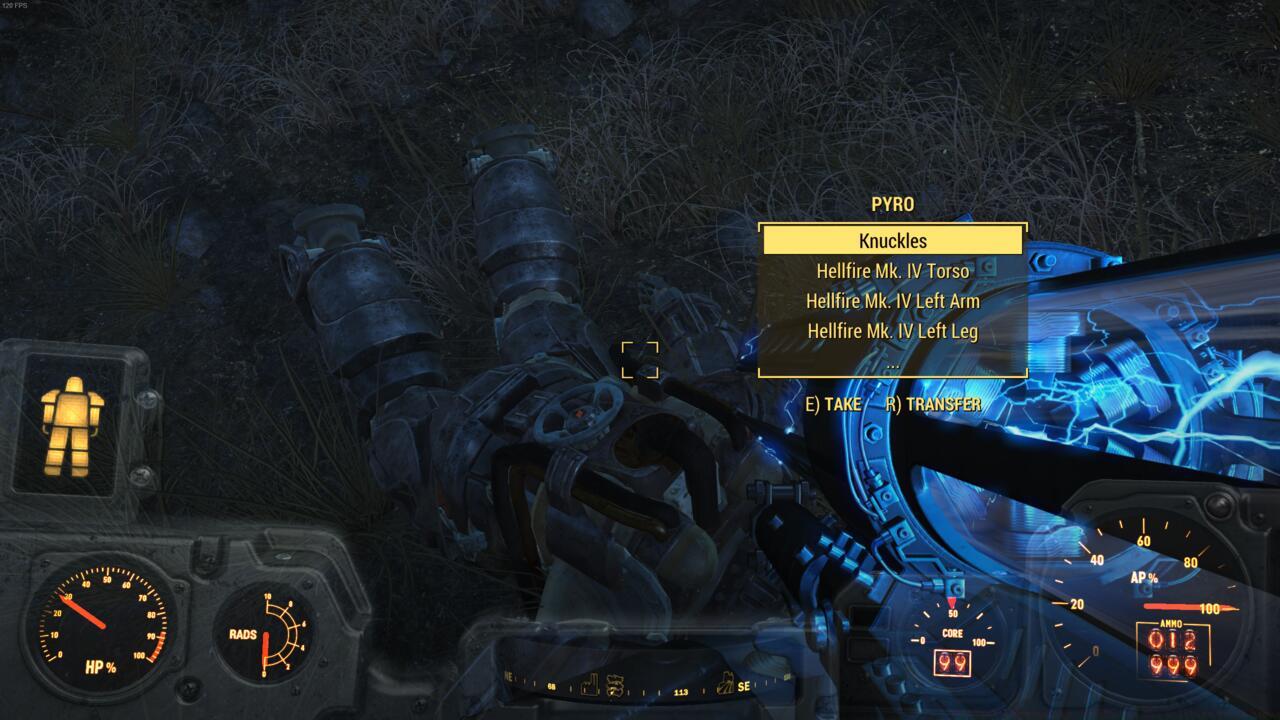Click the PYRO container title label
The height and width of the screenshot is (720, 1280).
pyautogui.click(x=891, y=203)
